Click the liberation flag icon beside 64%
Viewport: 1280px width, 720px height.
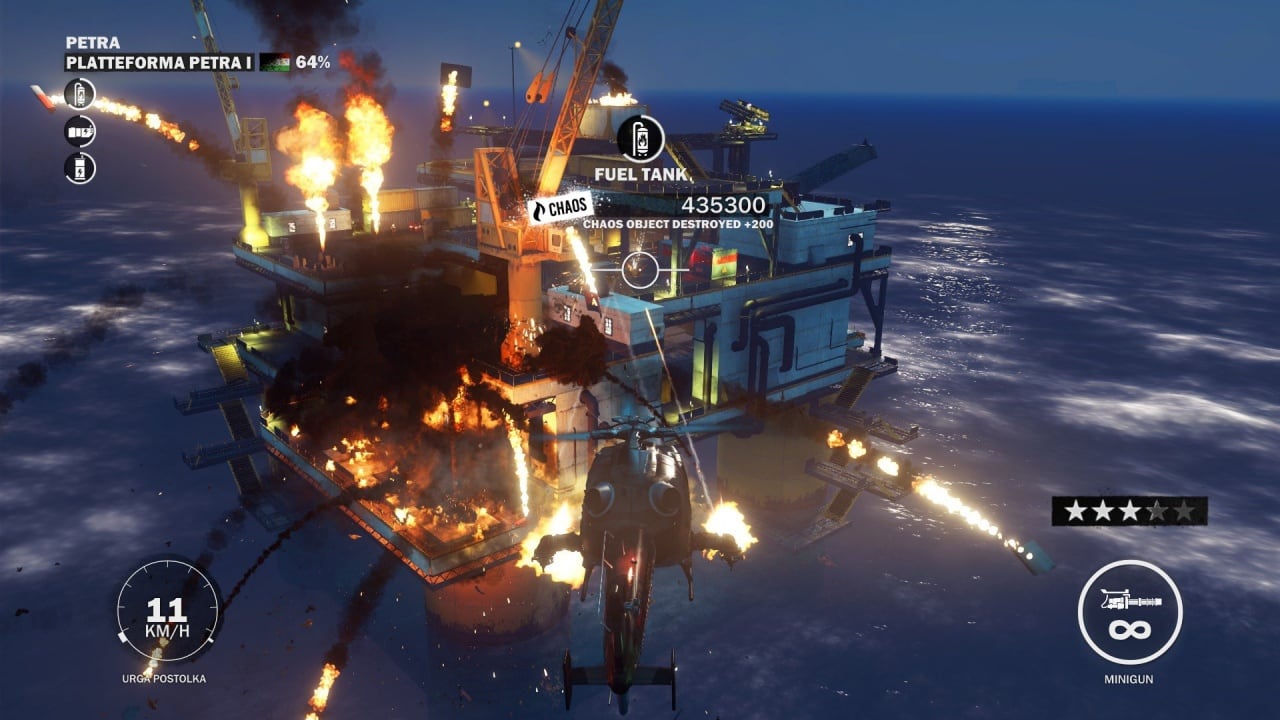[275, 62]
